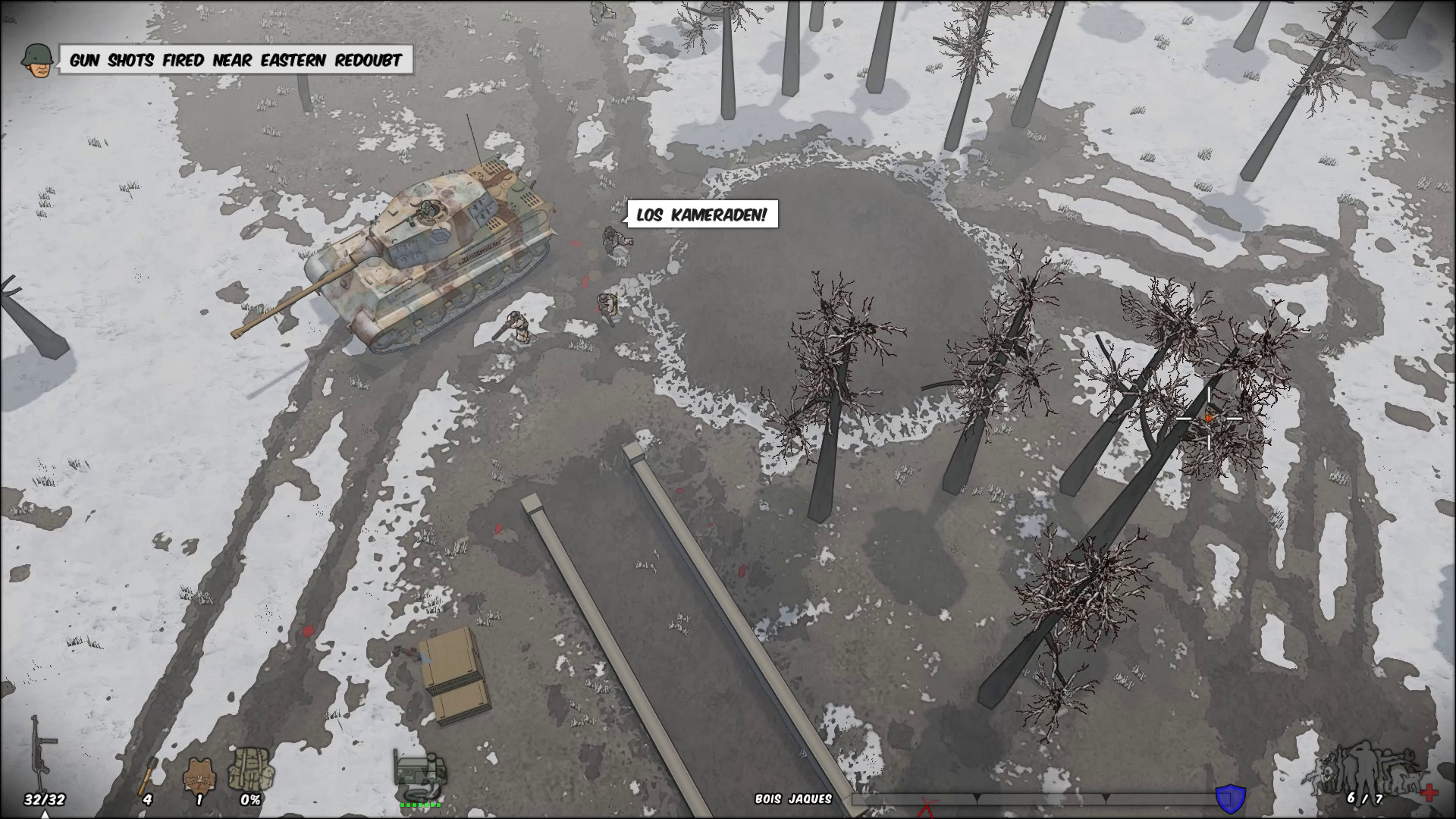
Task: Click the armor vest icon showing 1
Action: 199,772
